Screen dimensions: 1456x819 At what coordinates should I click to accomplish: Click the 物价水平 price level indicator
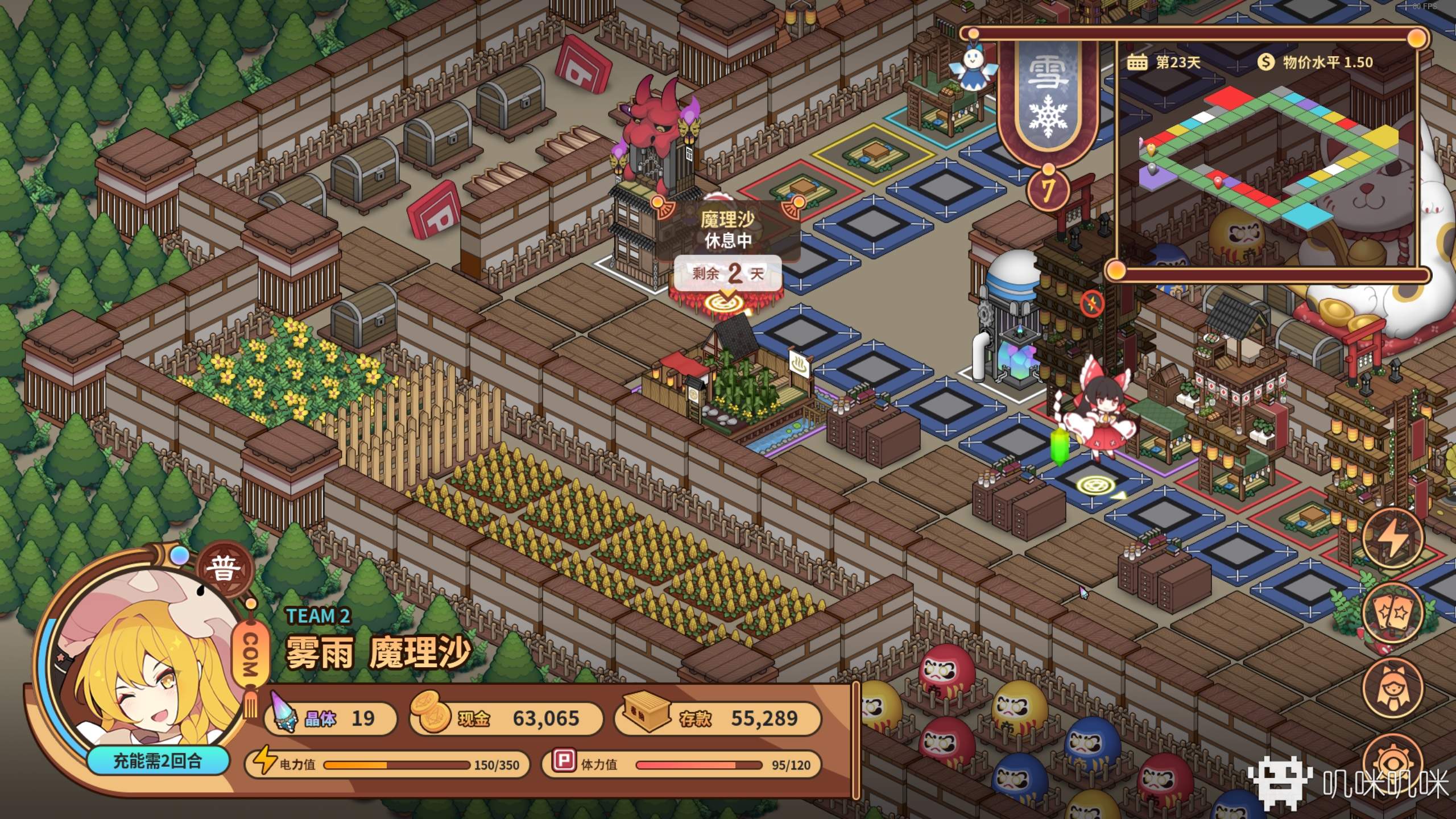1316,62
